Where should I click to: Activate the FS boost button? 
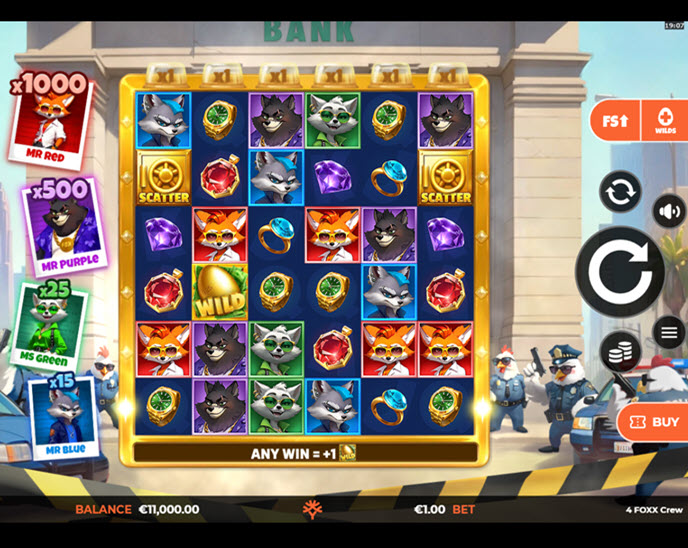point(614,121)
